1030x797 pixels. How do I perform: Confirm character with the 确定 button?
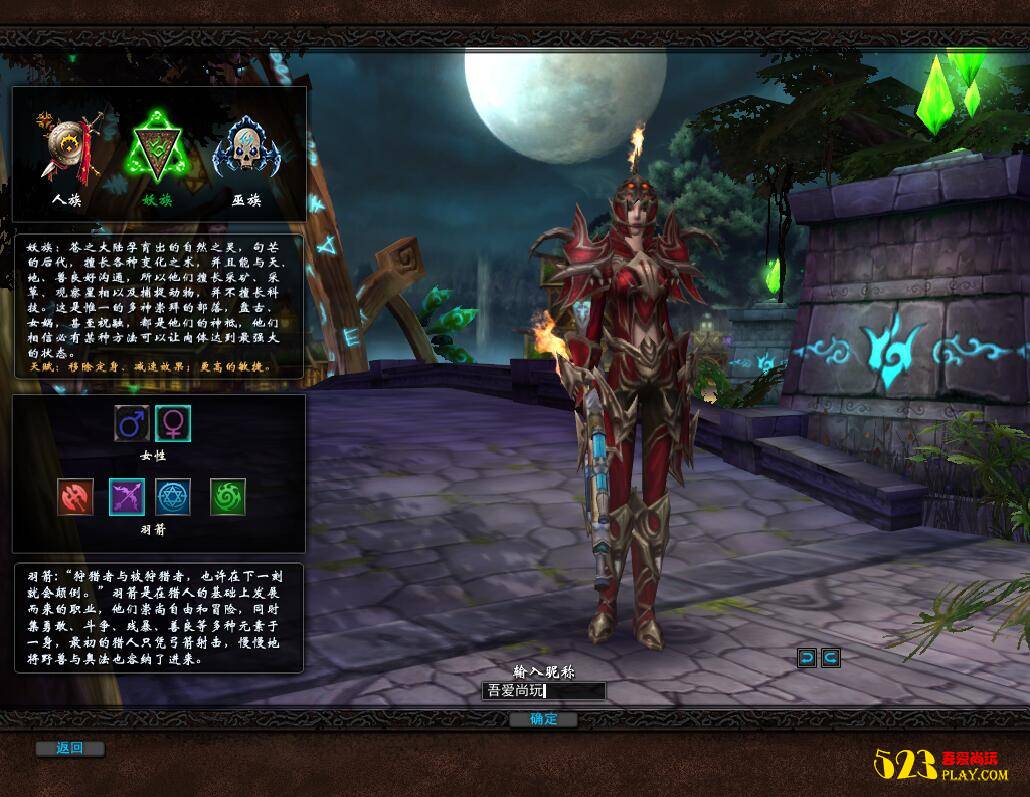(544, 719)
